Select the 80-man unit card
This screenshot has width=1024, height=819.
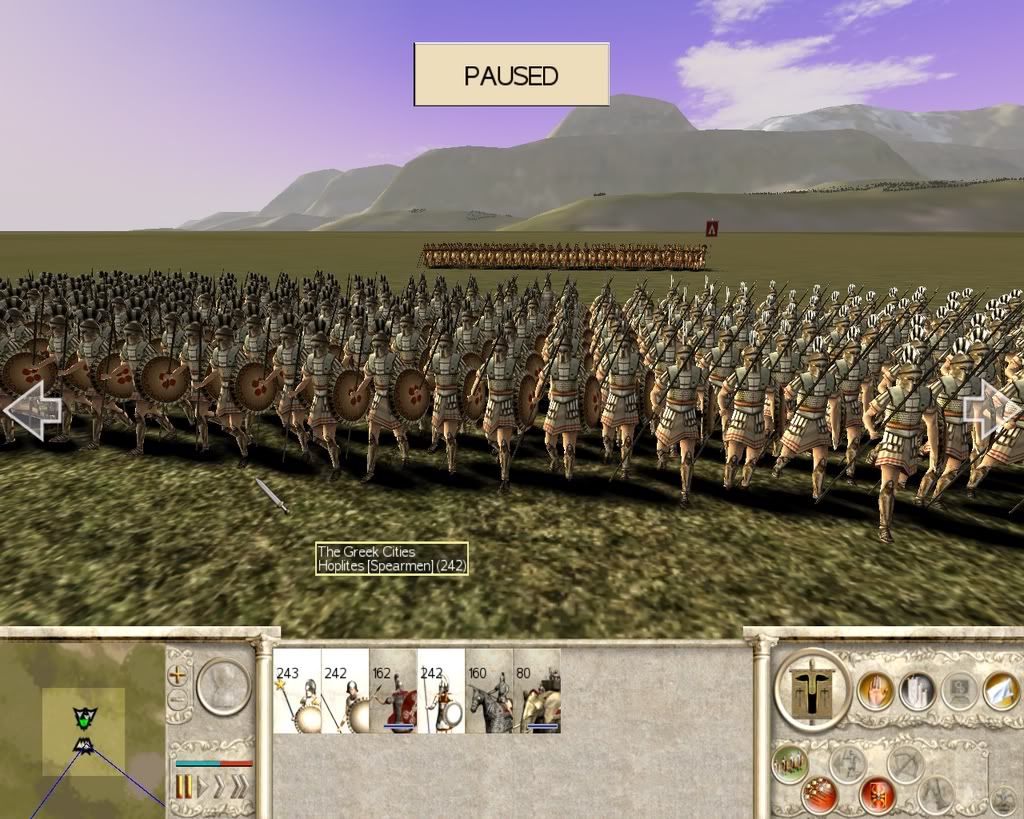point(537,691)
